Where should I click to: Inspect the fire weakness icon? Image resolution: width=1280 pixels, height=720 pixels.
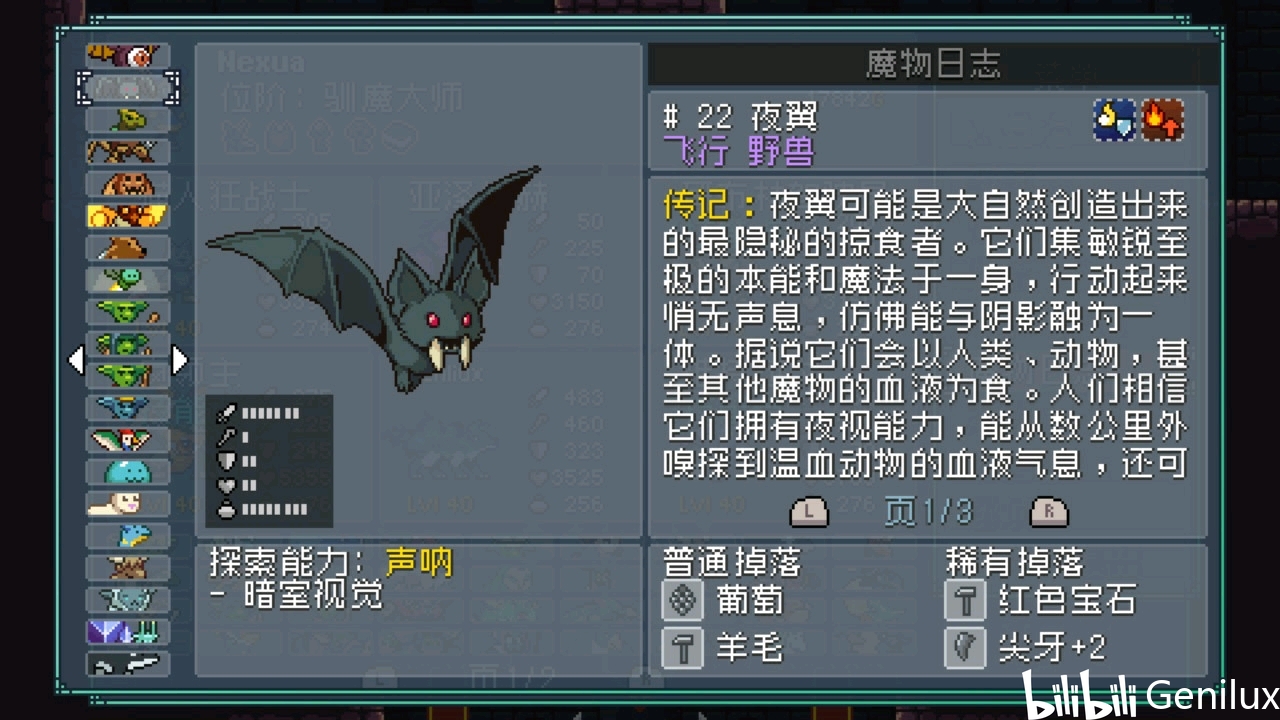[x=1163, y=120]
